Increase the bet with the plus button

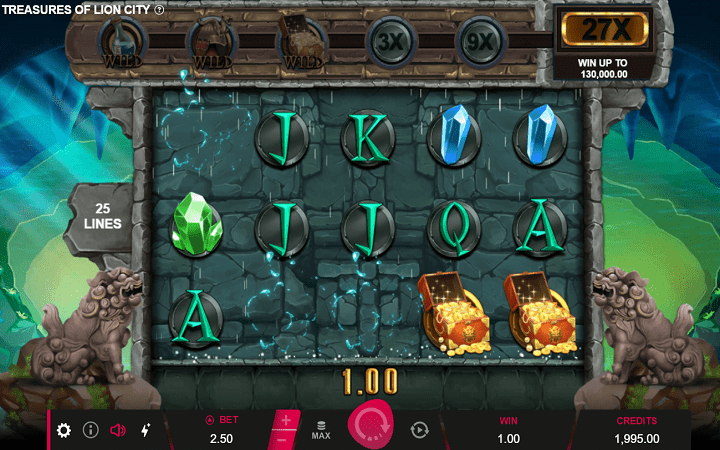click(x=285, y=420)
